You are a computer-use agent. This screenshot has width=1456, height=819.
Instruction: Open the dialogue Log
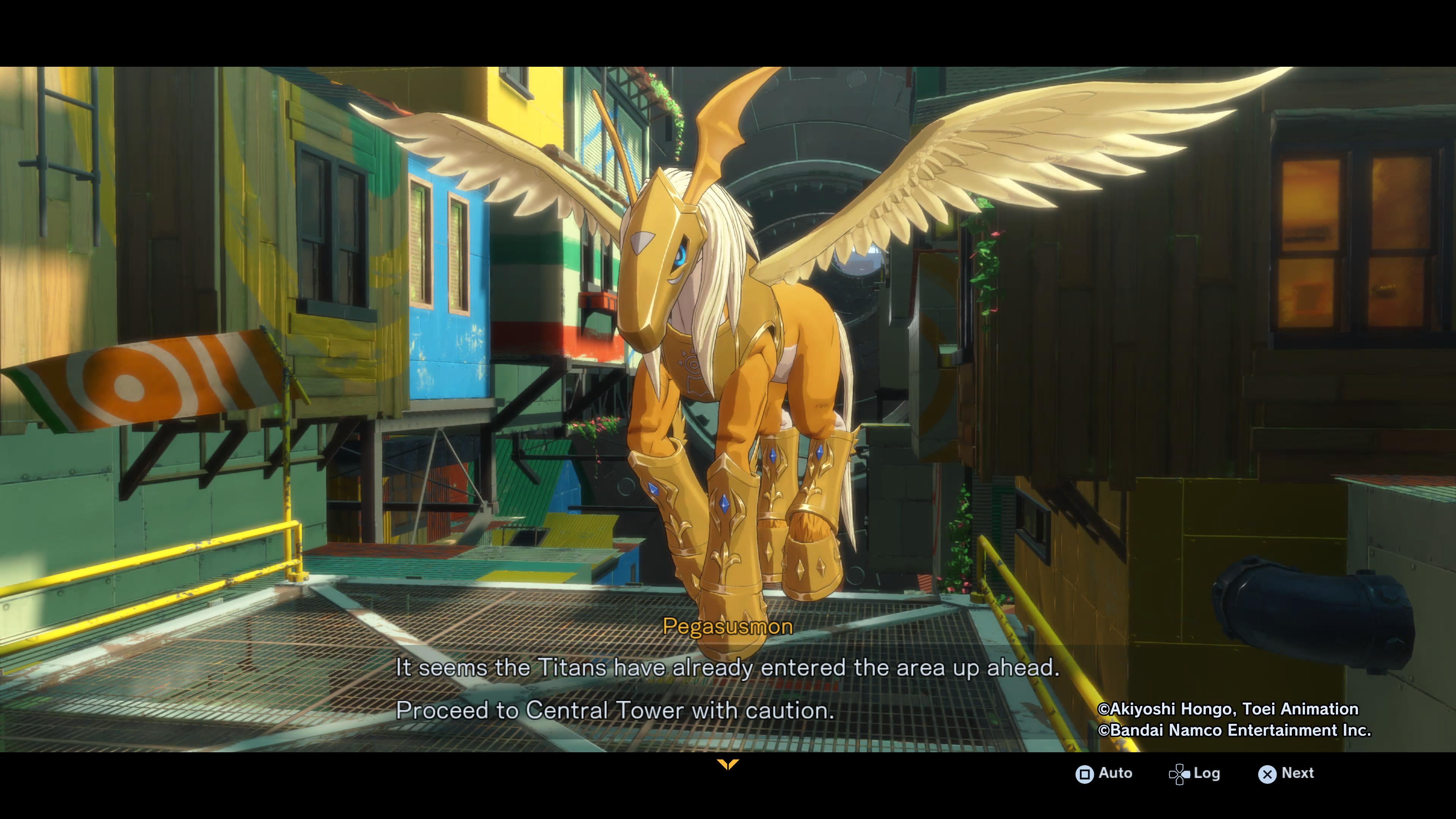click(1195, 773)
